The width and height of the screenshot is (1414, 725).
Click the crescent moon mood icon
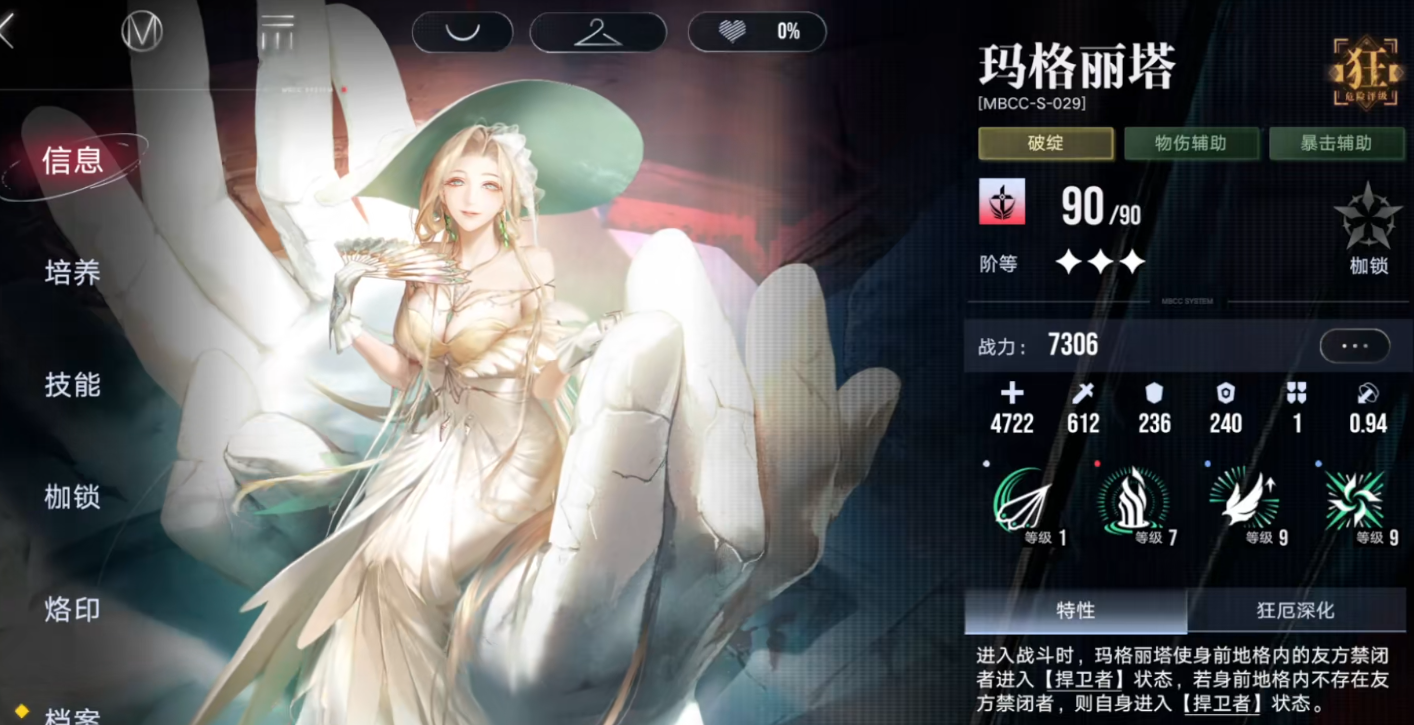462,31
